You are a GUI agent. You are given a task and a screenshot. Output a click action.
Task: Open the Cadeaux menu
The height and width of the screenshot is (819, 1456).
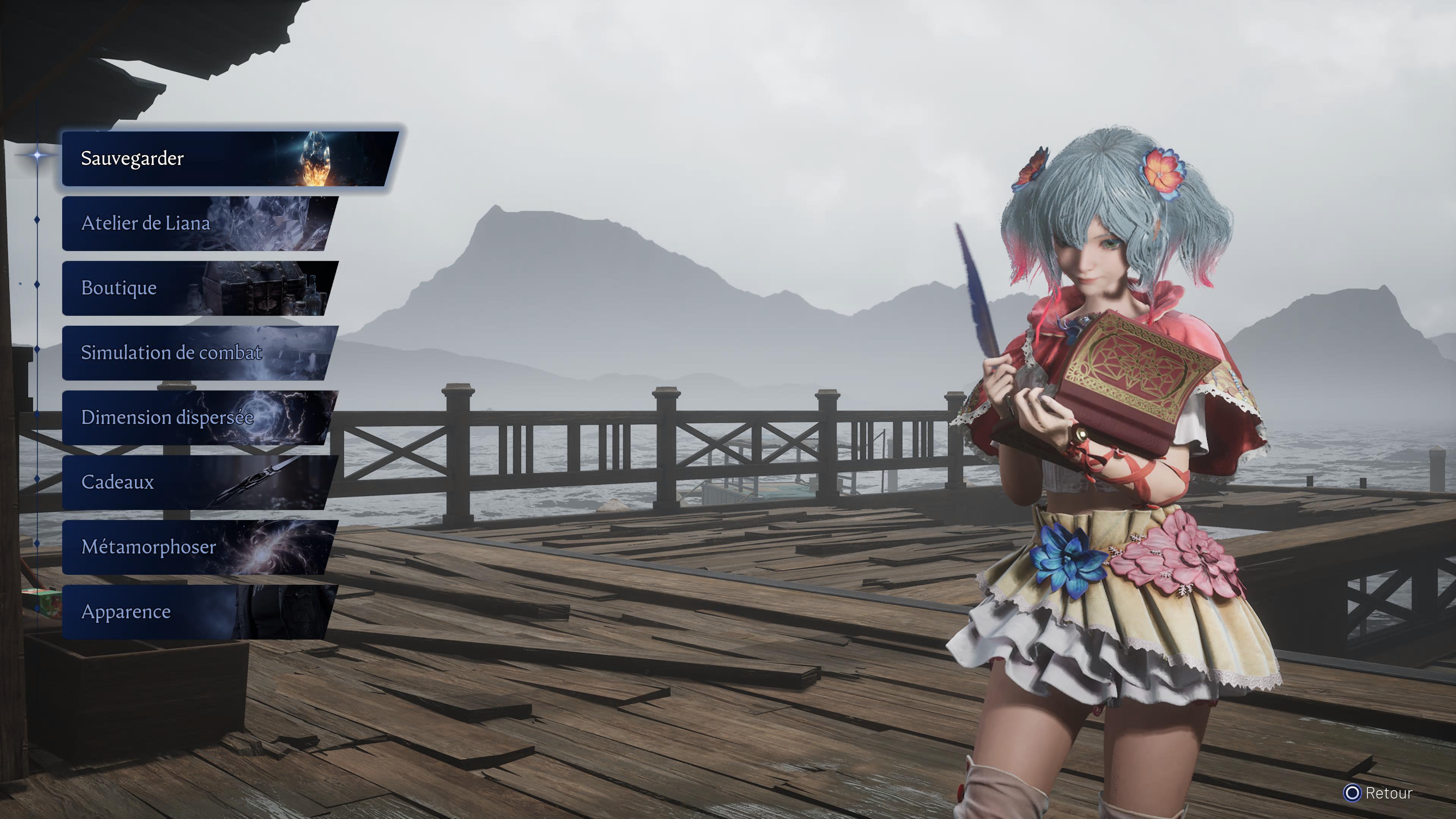tap(198, 482)
